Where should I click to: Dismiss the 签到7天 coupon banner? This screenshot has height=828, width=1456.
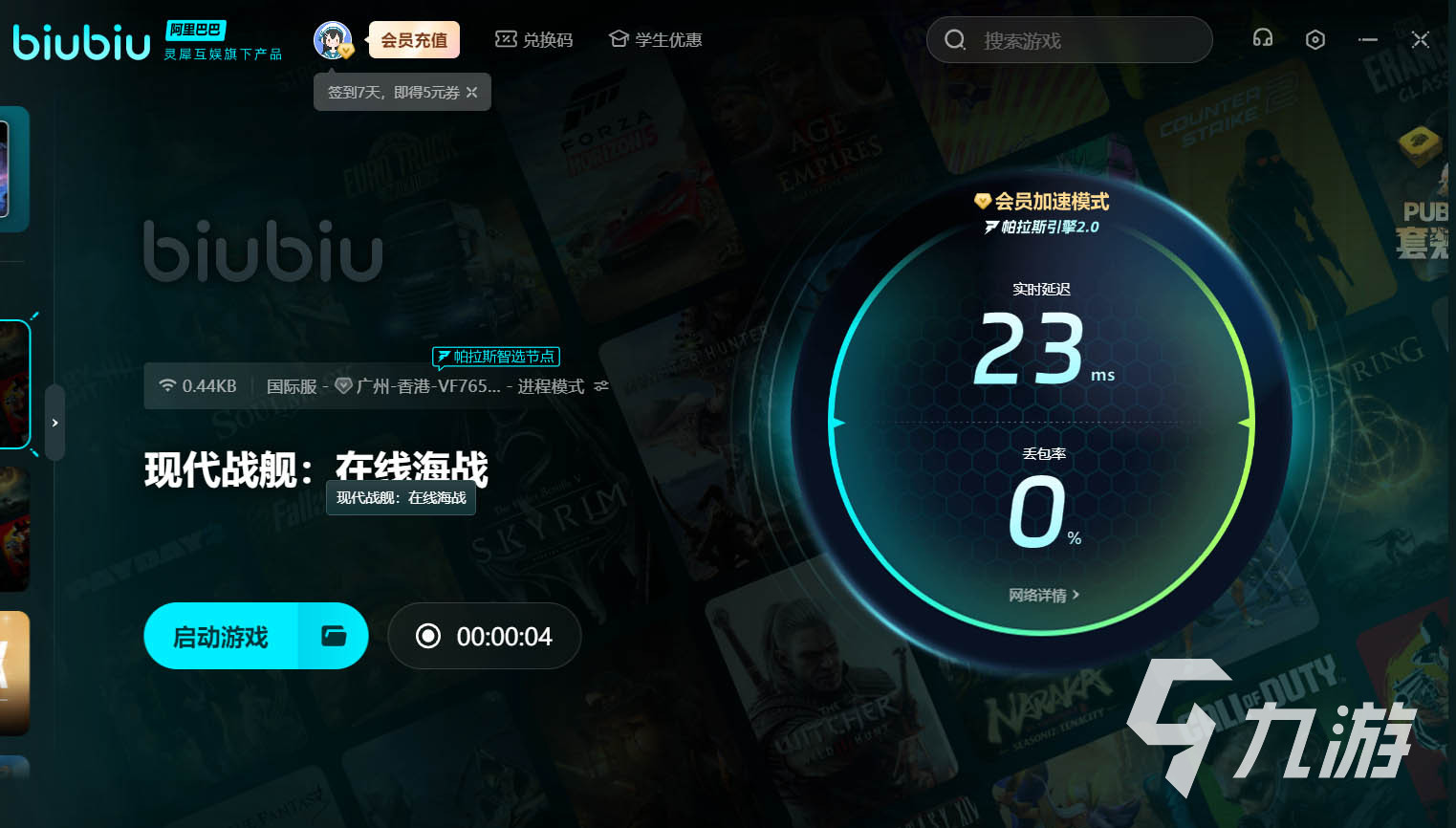click(x=471, y=92)
